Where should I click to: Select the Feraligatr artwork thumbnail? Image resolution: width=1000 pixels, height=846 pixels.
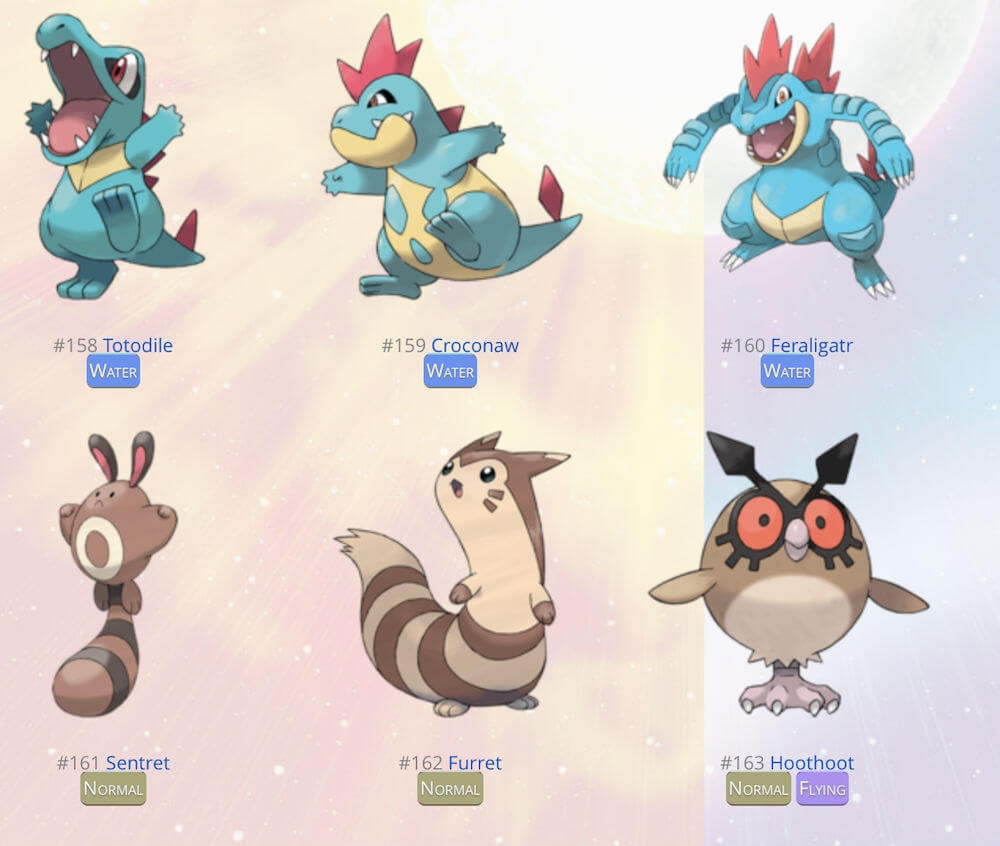click(789, 160)
